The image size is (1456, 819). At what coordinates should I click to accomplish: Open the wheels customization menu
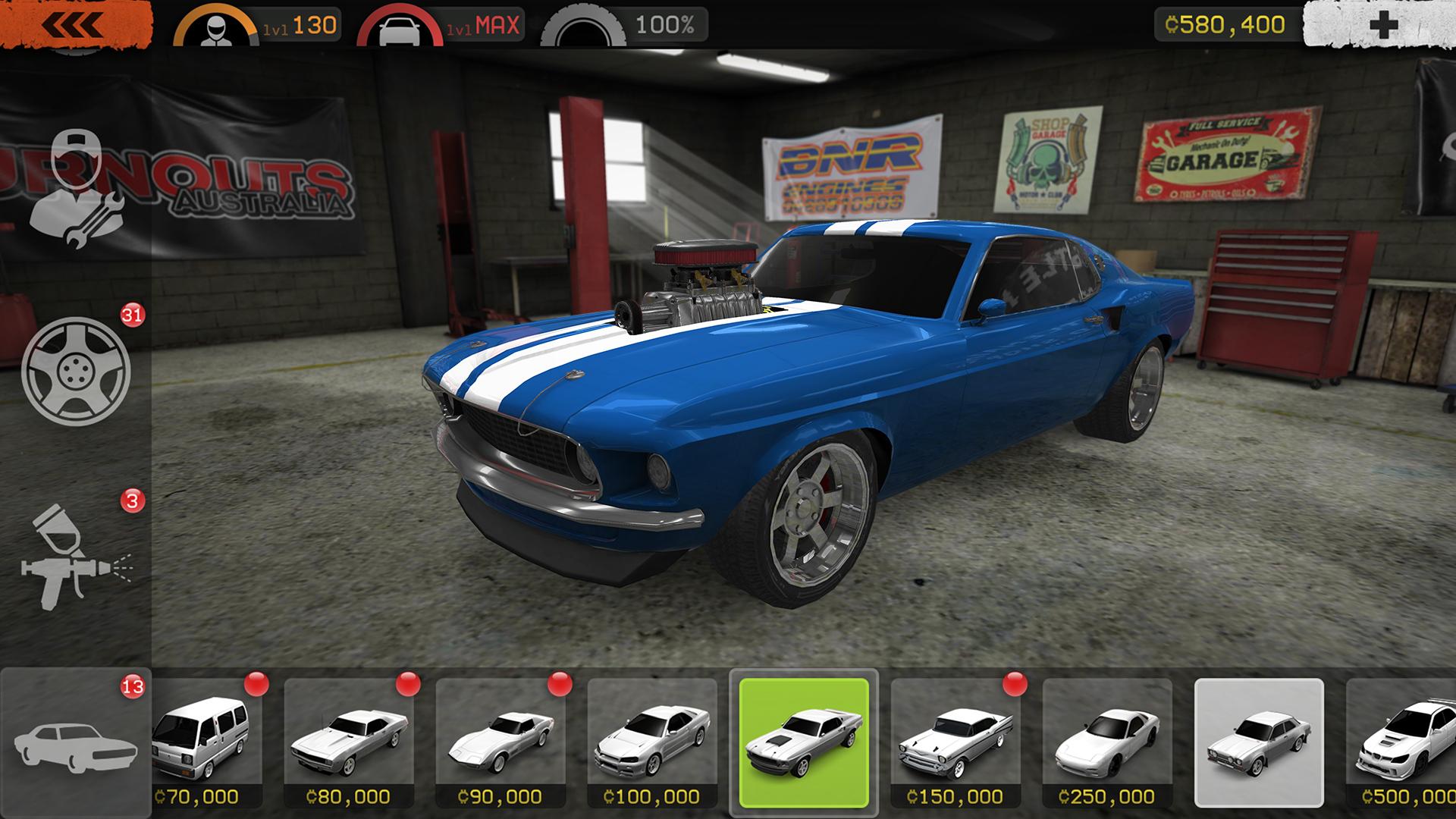tap(76, 371)
